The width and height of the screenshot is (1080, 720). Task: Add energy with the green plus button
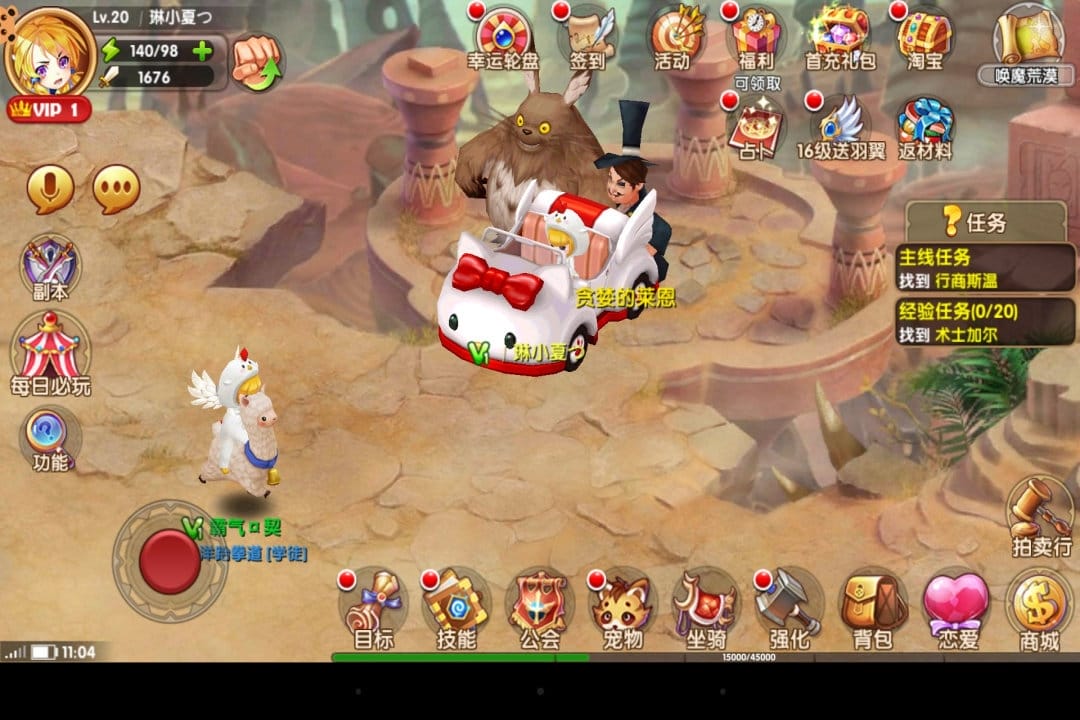click(x=202, y=51)
